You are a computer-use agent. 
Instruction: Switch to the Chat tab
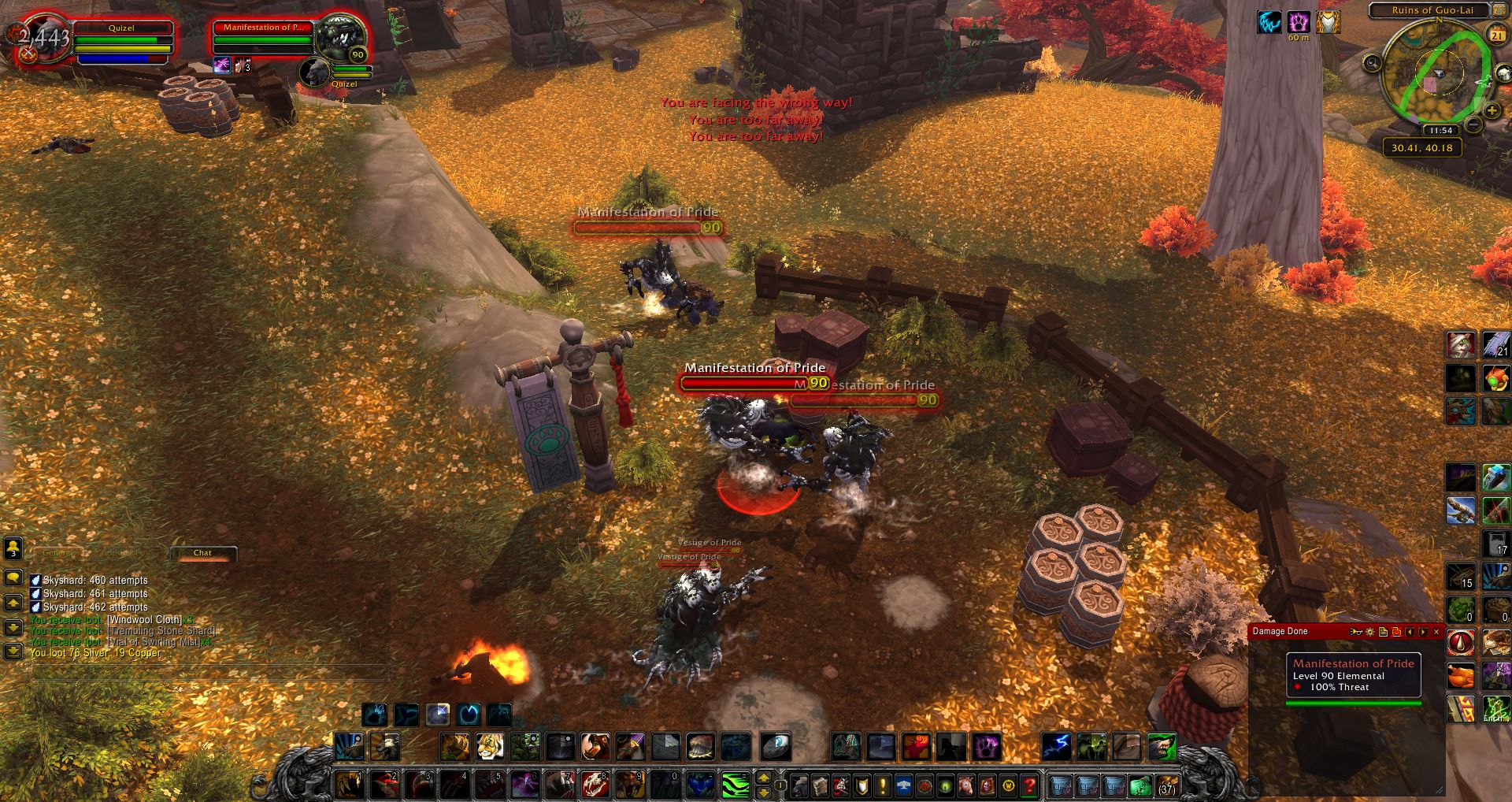[x=202, y=553]
